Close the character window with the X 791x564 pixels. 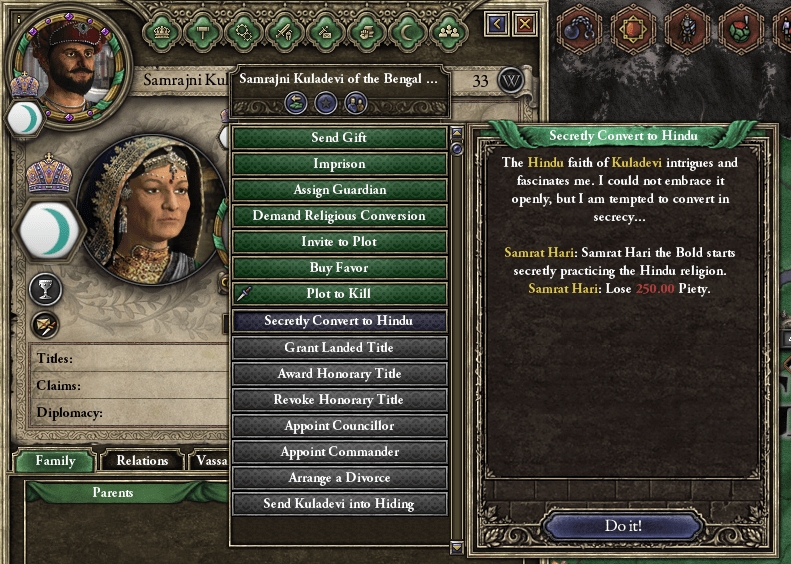pos(524,23)
